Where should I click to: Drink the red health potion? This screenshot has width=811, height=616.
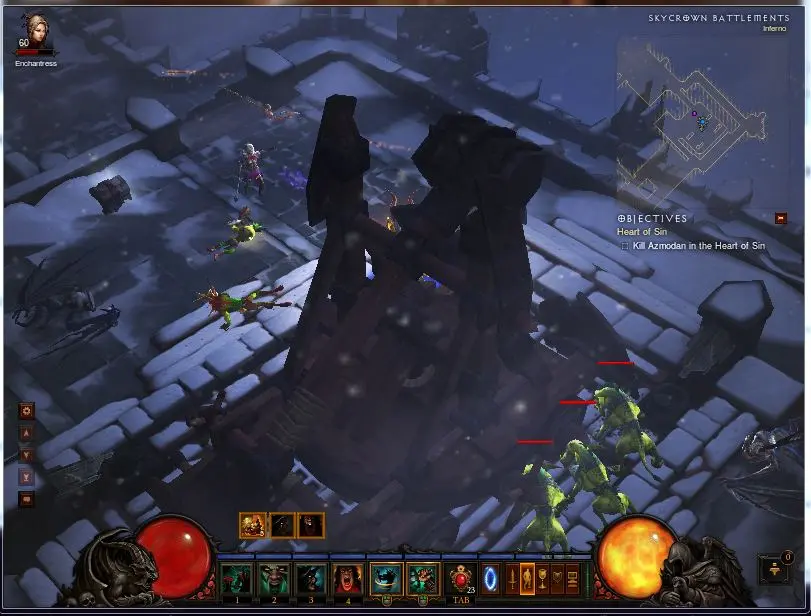(461, 578)
